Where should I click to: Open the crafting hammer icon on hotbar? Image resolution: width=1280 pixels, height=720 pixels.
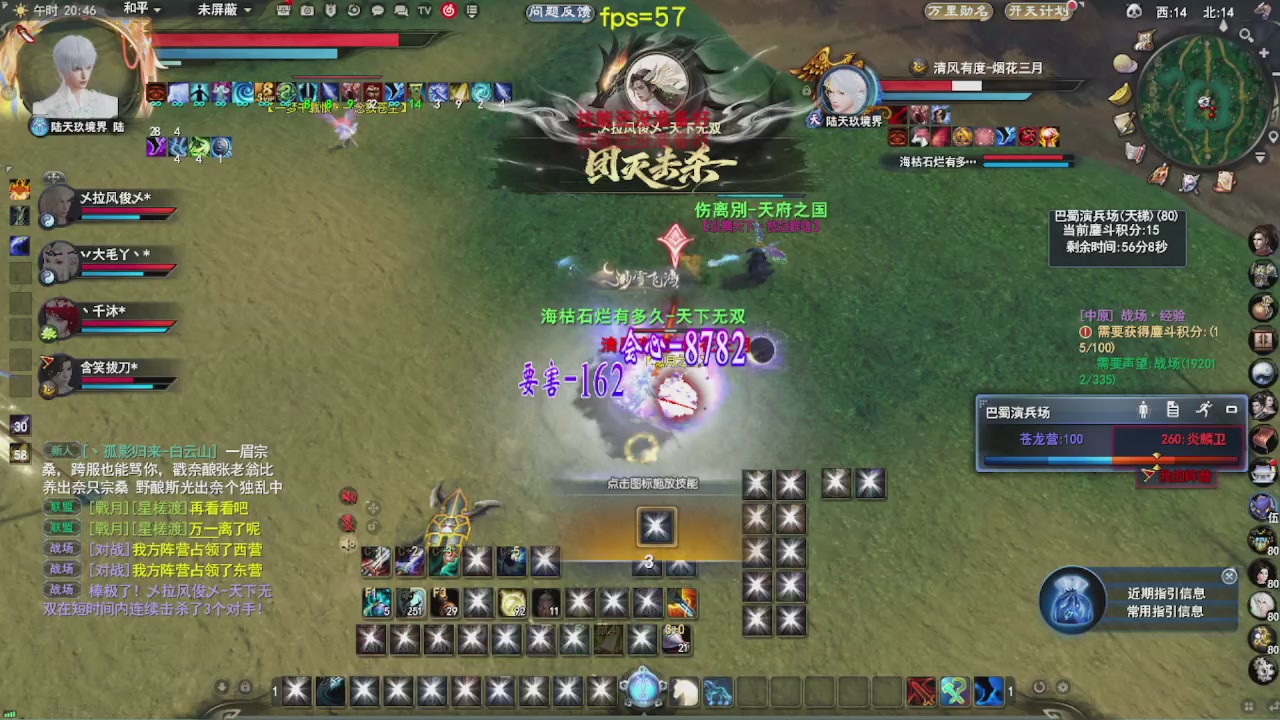pyautogui.click(x=953, y=691)
